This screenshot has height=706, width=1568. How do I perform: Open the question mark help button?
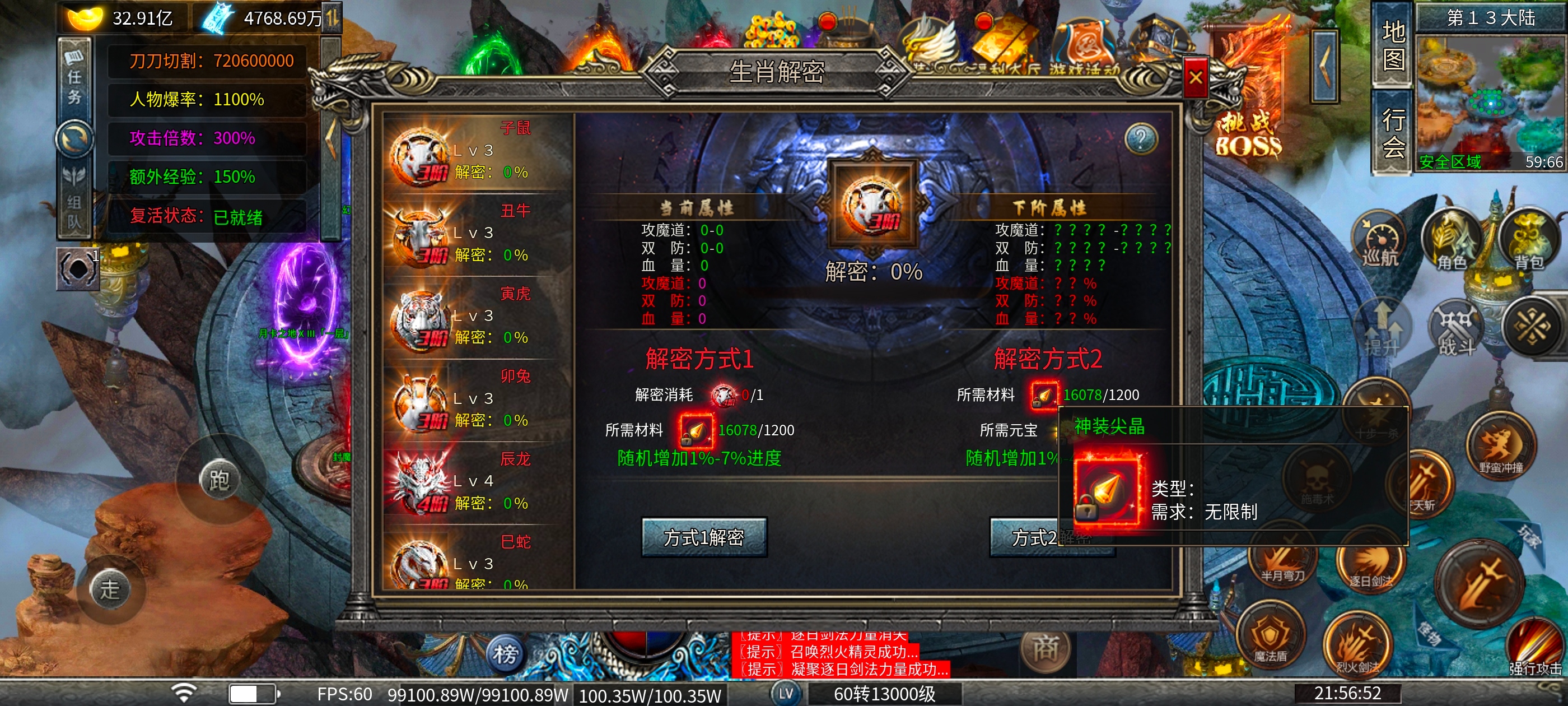(x=1140, y=139)
